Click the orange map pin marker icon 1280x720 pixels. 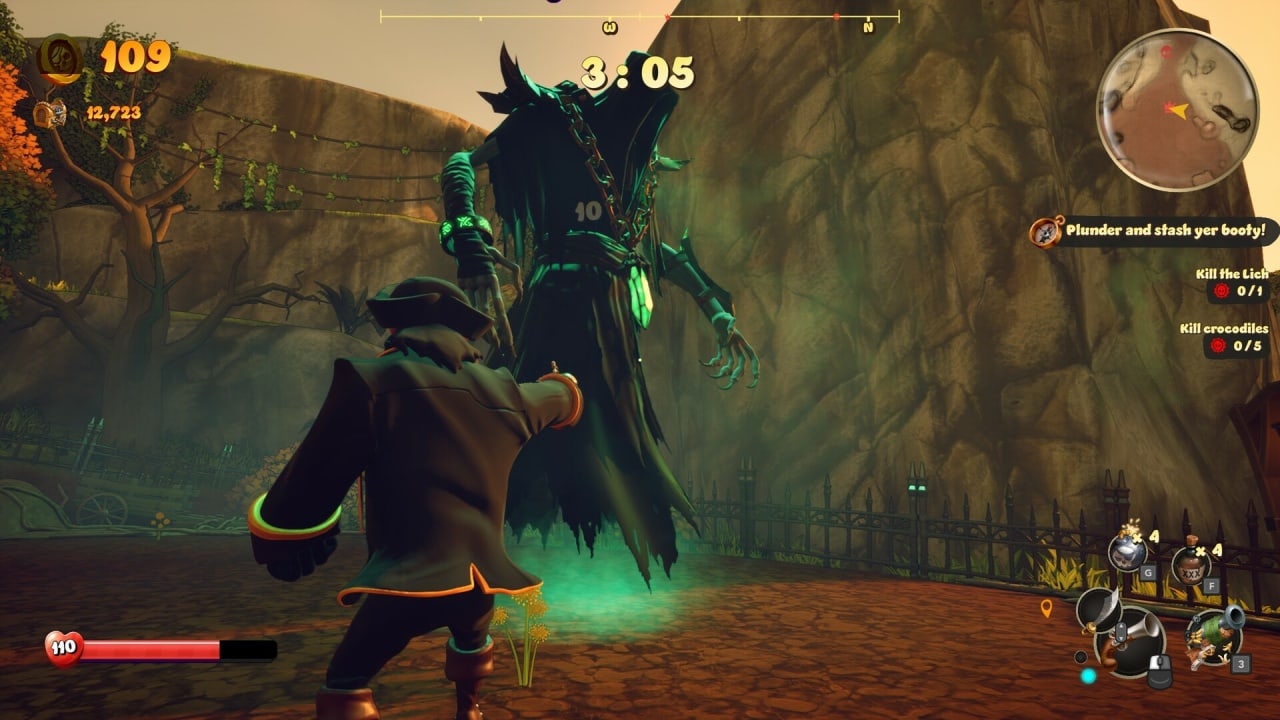1046,608
